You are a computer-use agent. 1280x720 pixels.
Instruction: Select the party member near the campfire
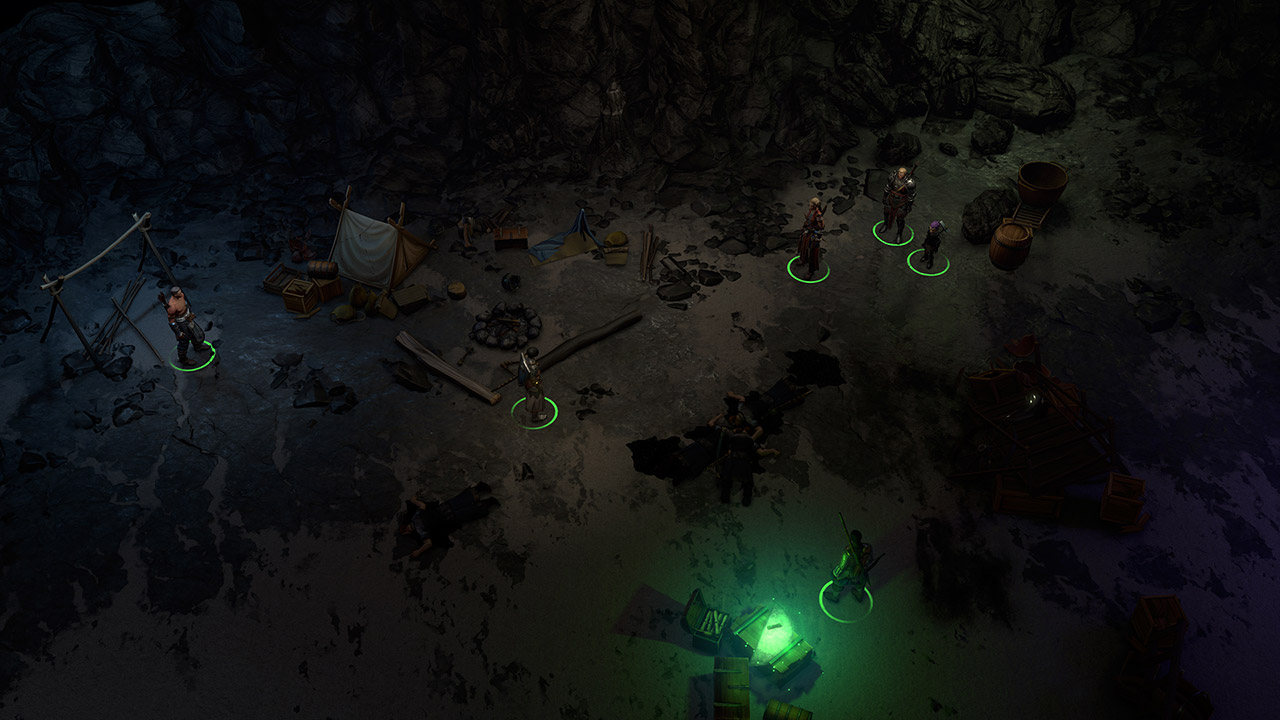point(532,388)
